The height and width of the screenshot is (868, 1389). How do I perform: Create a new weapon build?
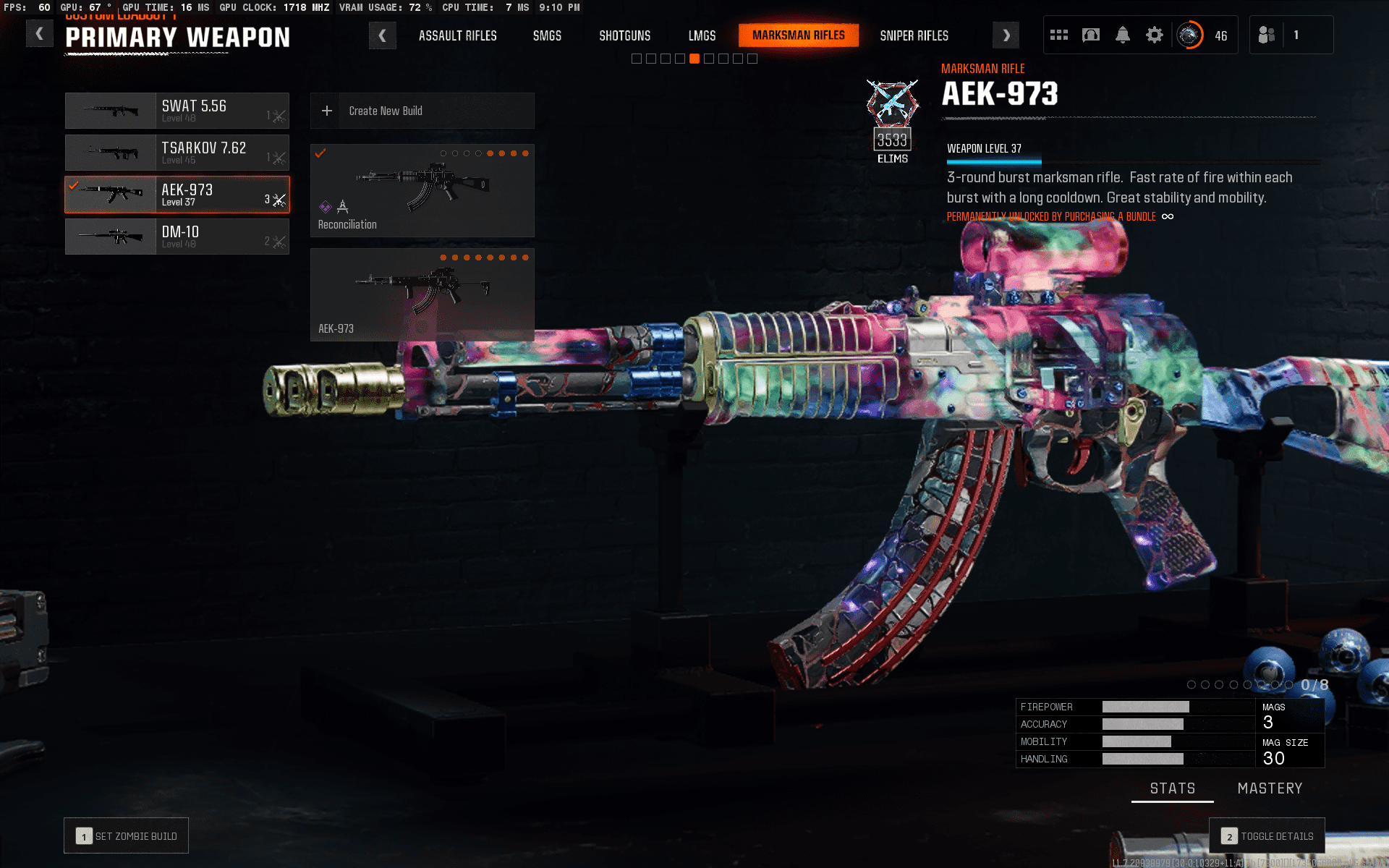pyautogui.click(x=422, y=111)
